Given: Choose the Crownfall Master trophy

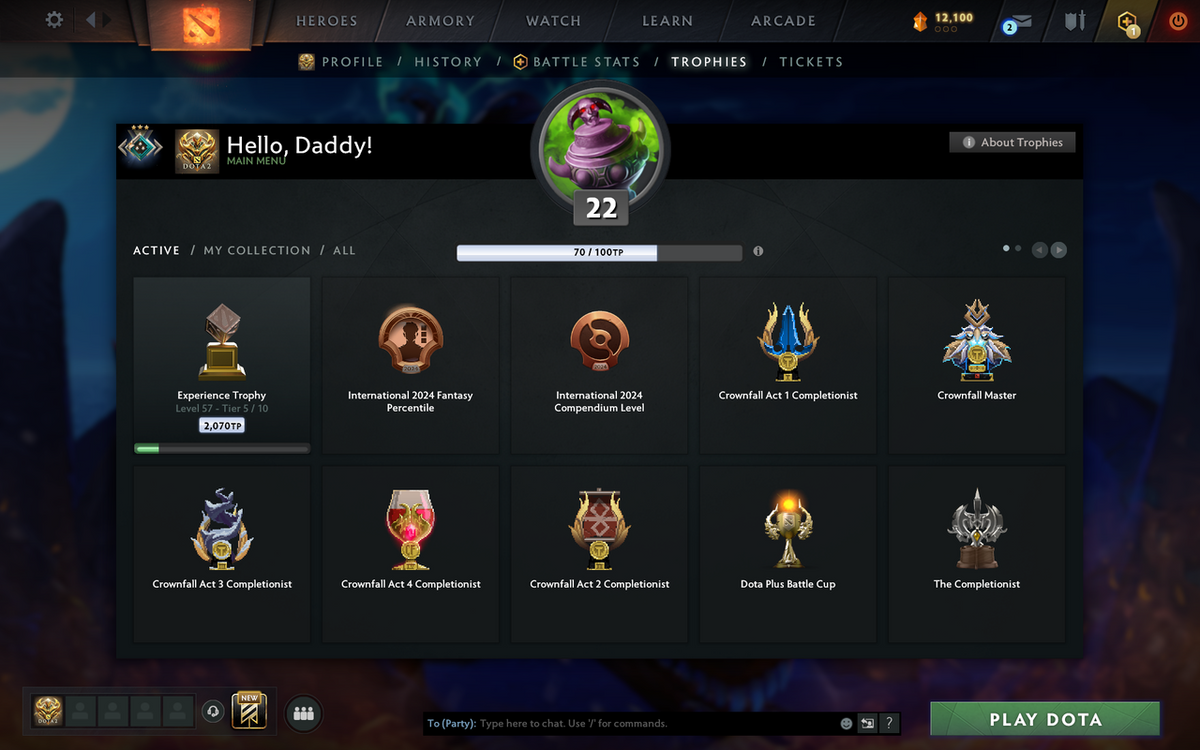Looking at the screenshot, I should tap(977, 365).
